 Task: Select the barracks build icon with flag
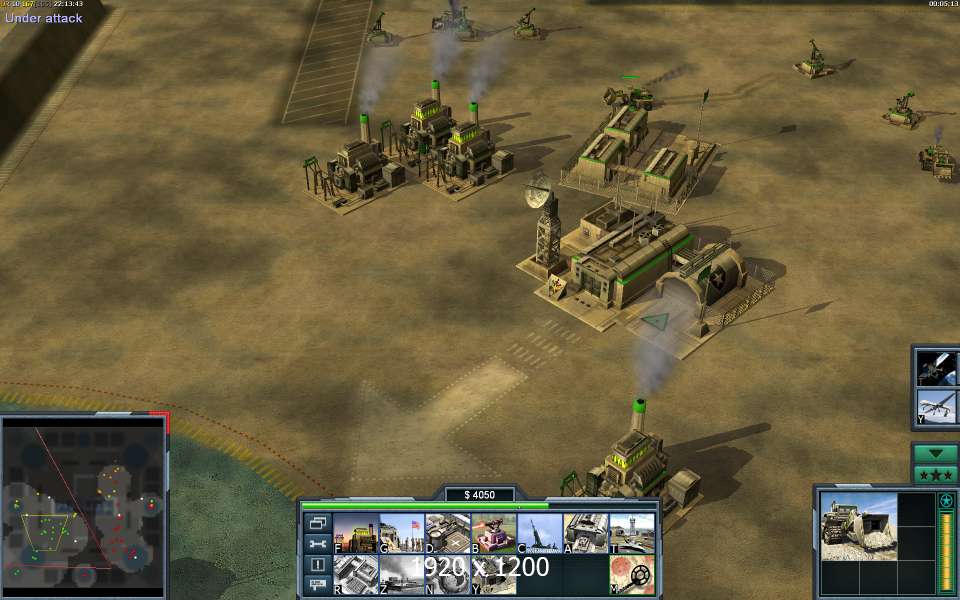coord(401,533)
